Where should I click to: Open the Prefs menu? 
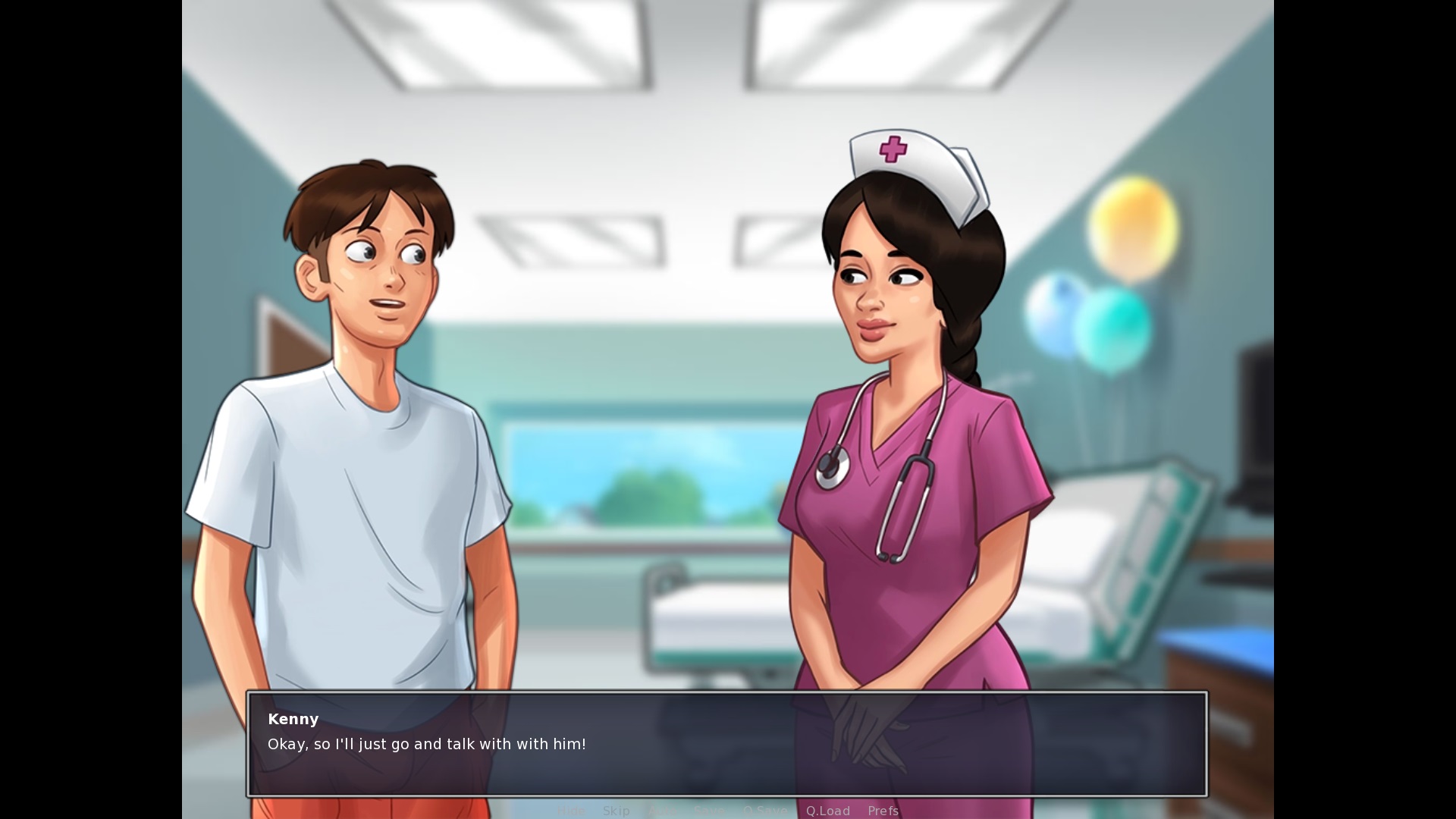(x=883, y=811)
